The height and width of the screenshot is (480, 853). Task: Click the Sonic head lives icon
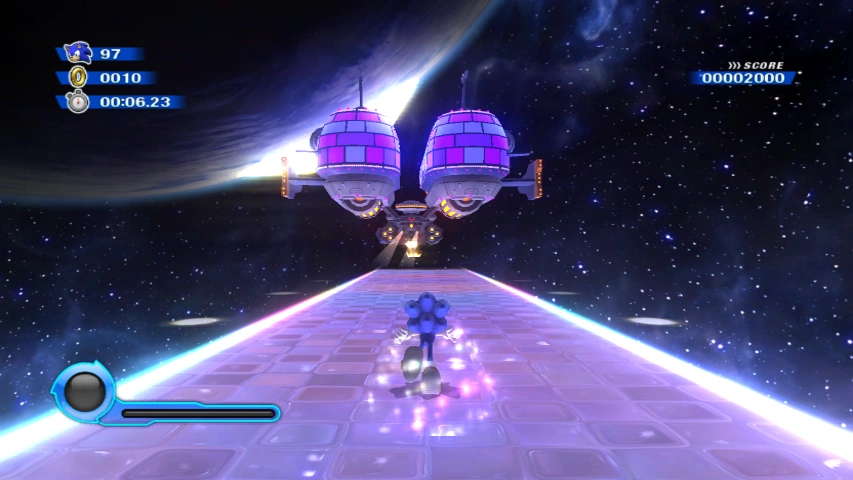click(x=77, y=53)
